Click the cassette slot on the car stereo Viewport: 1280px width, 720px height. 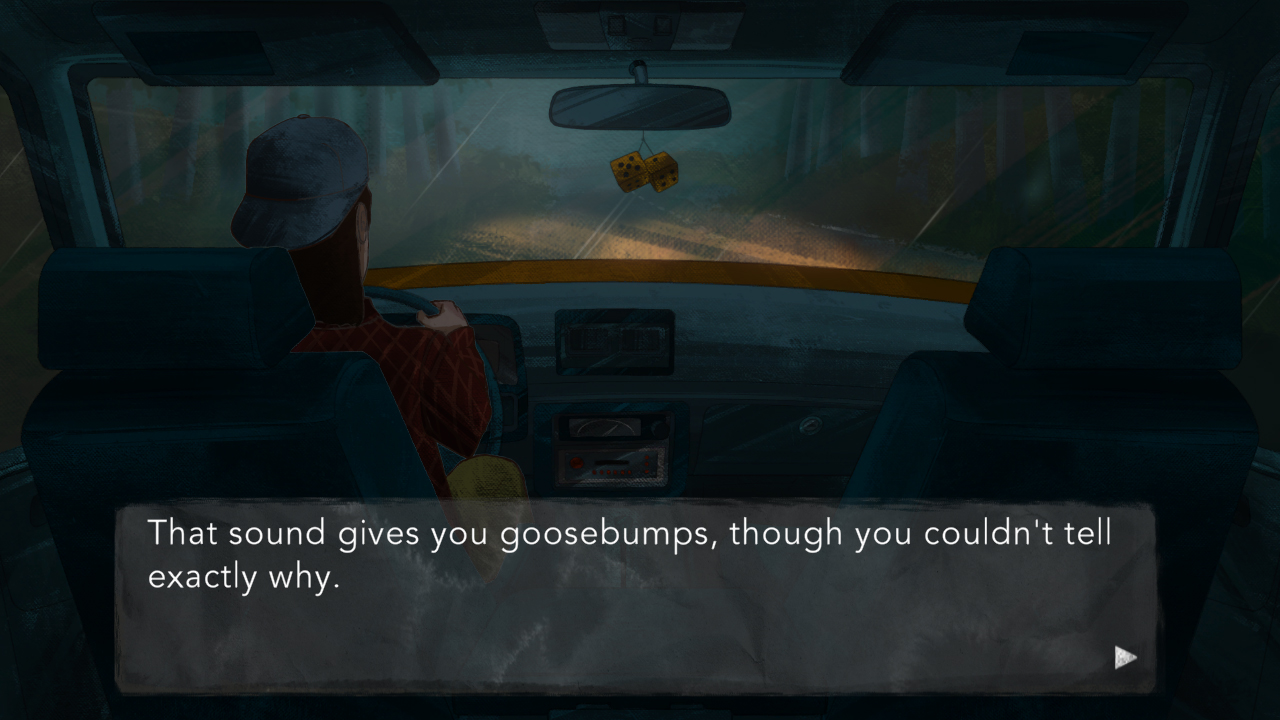tap(611, 462)
